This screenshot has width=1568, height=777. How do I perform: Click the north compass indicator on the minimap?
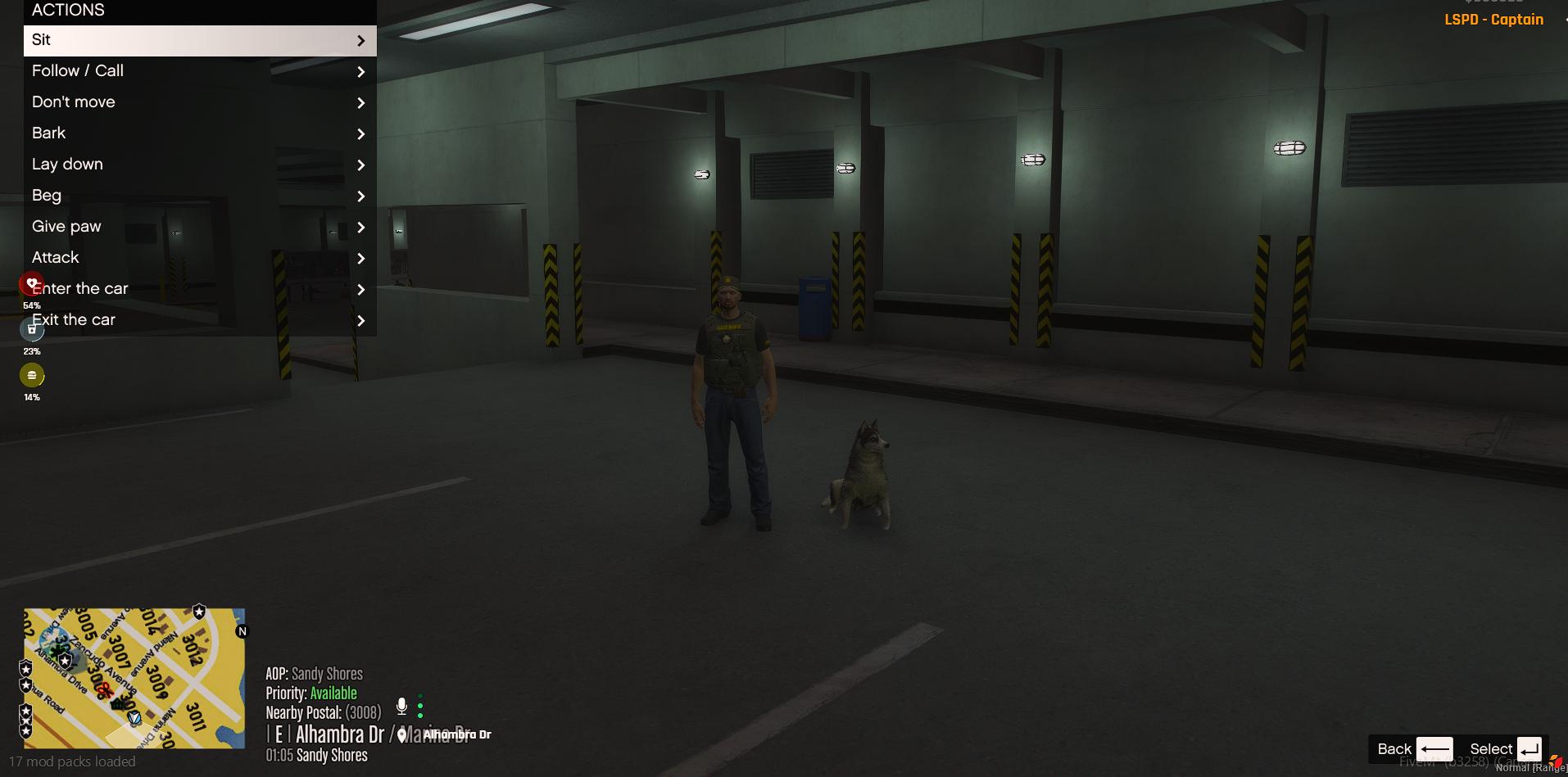click(x=241, y=630)
